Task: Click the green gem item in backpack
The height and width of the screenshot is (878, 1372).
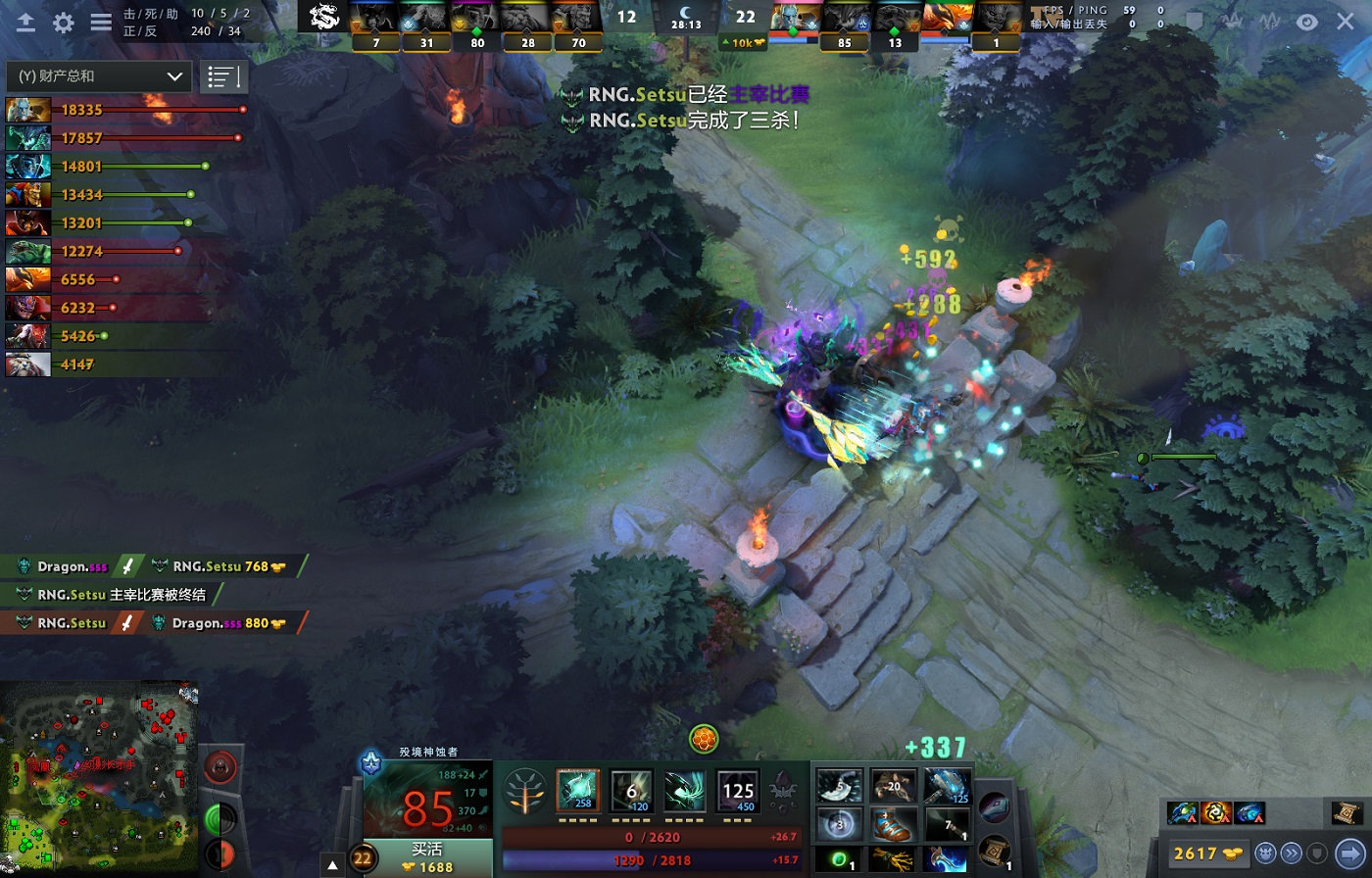Action: point(839,859)
